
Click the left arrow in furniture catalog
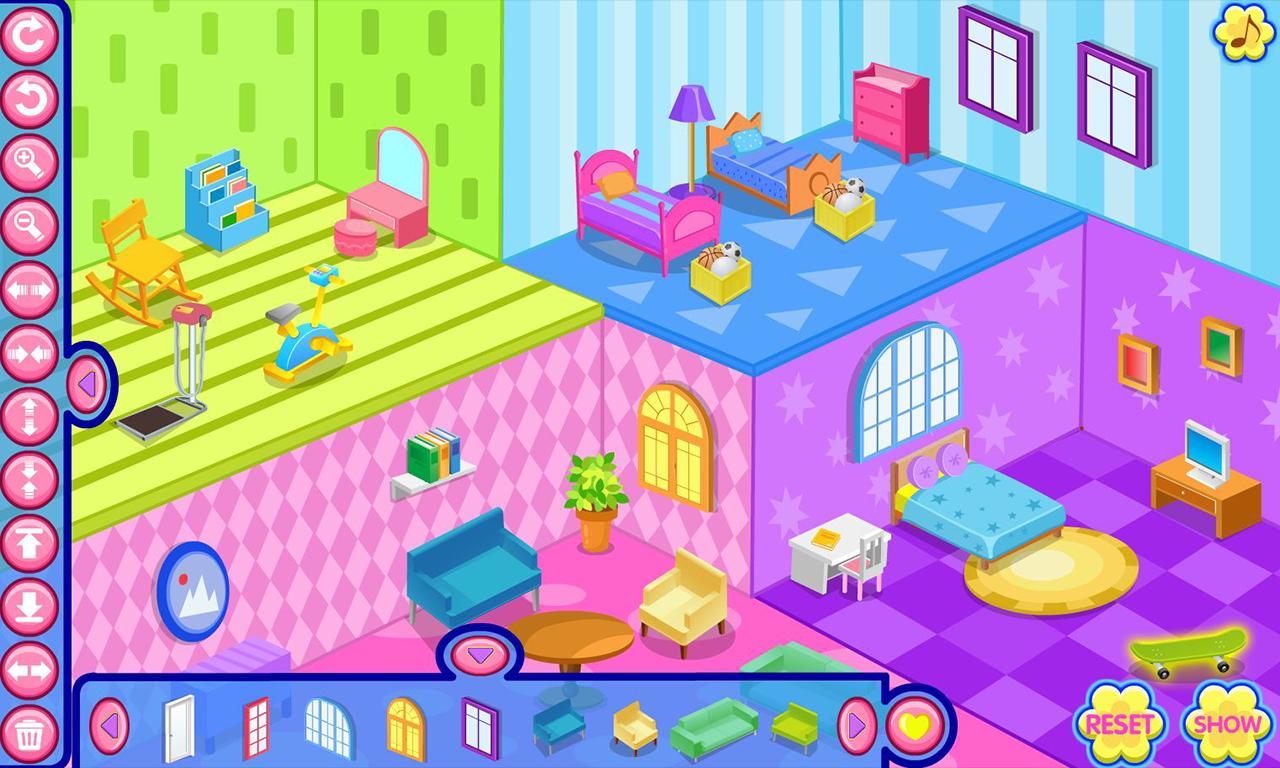pyautogui.click(x=111, y=725)
